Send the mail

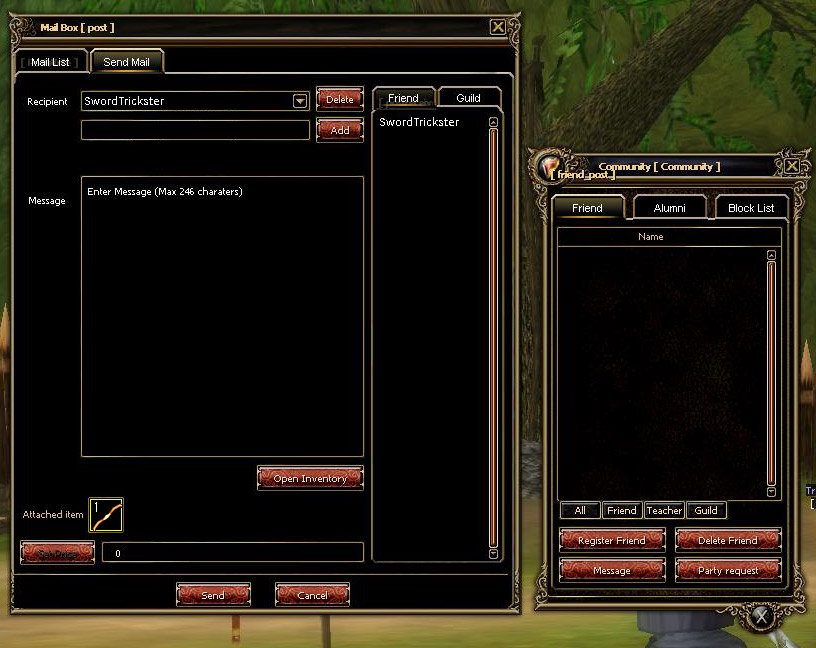[x=213, y=595]
